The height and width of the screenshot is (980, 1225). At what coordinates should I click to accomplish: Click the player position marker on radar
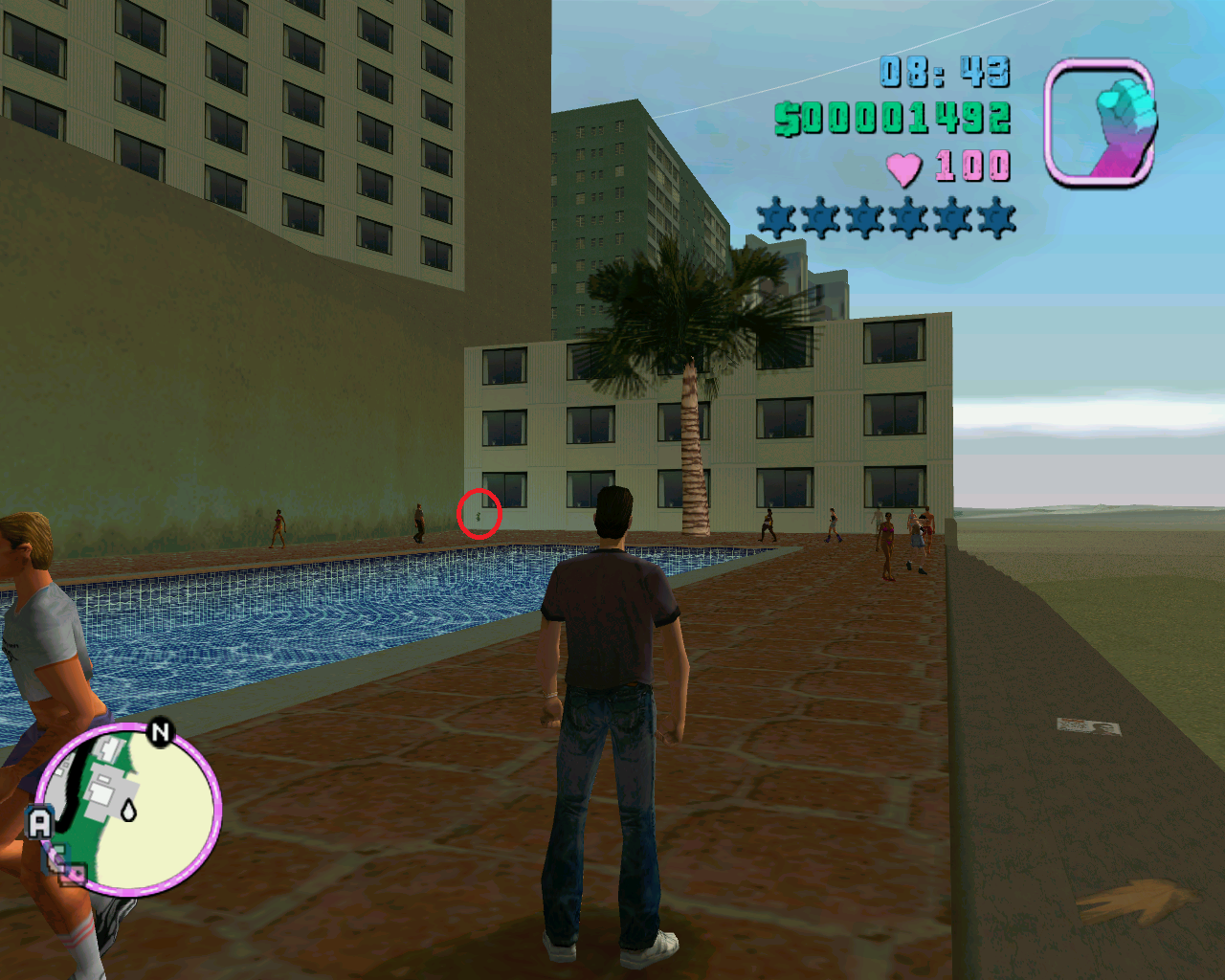[x=128, y=811]
